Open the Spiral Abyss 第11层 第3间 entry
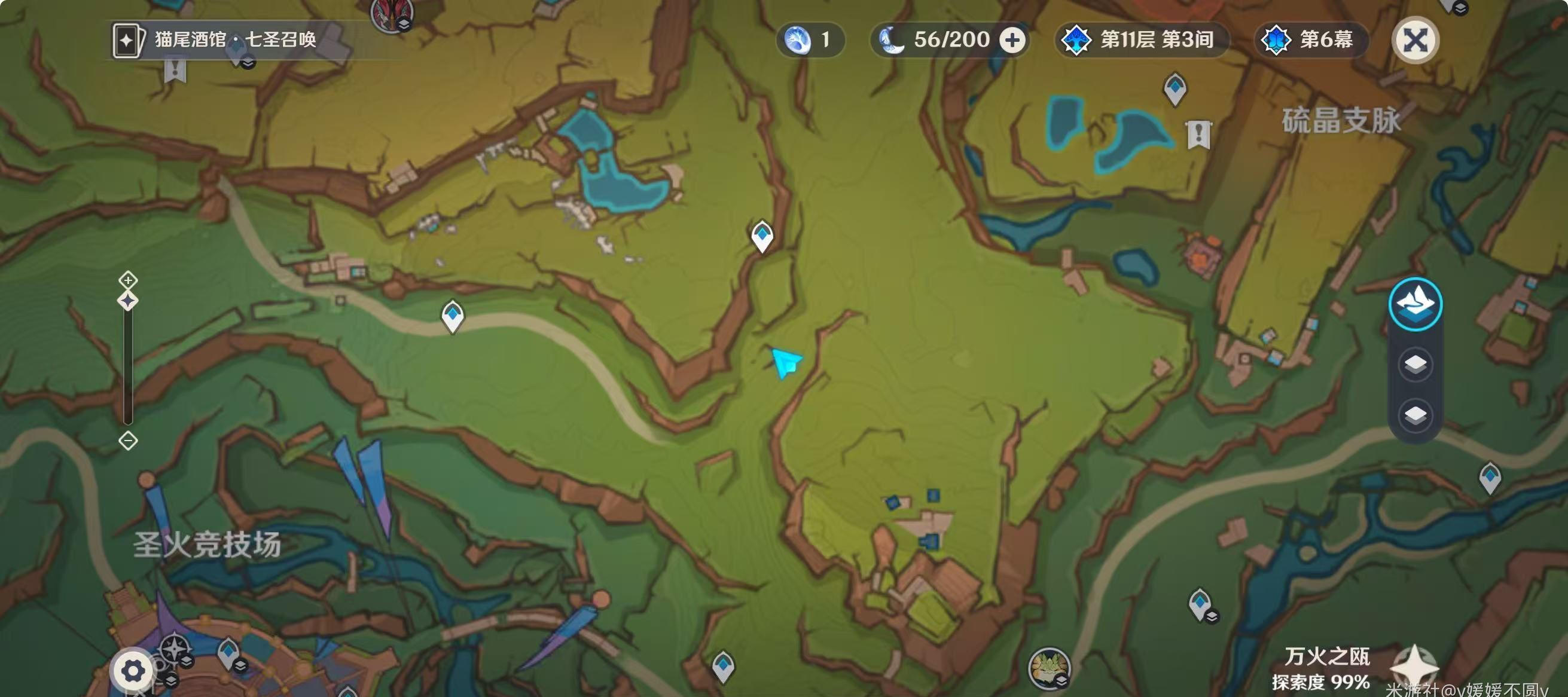The height and width of the screenshot is (697, 1568). pos(1141,40)
